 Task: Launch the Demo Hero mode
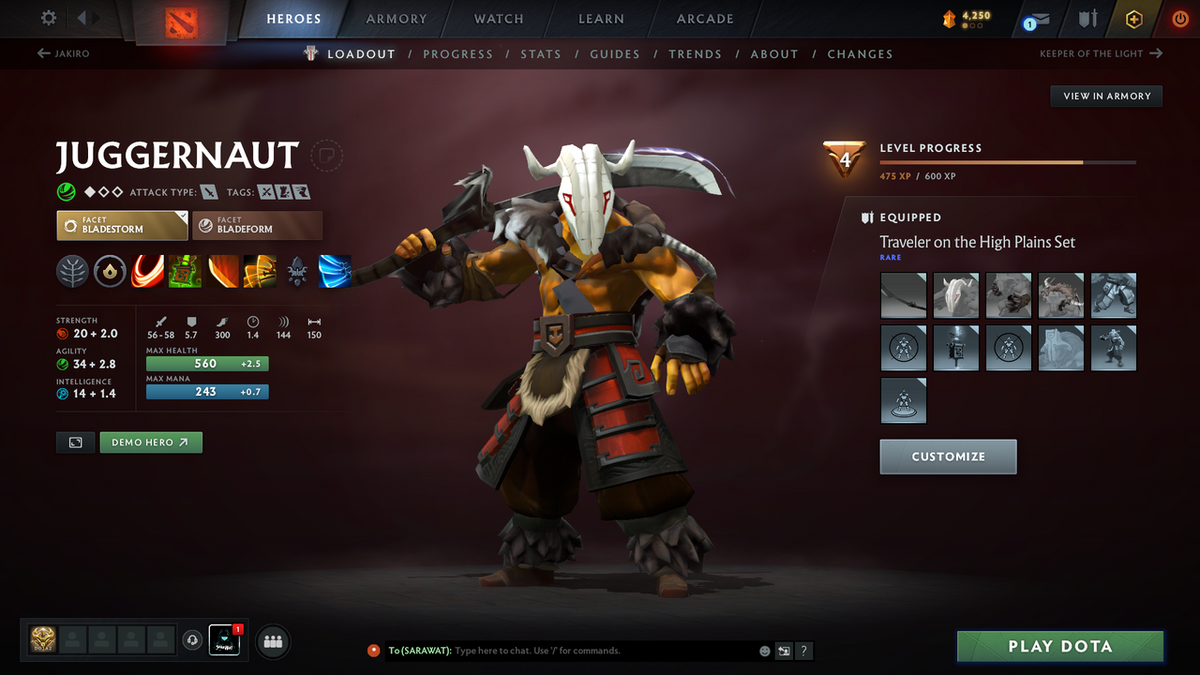[150, 442]
